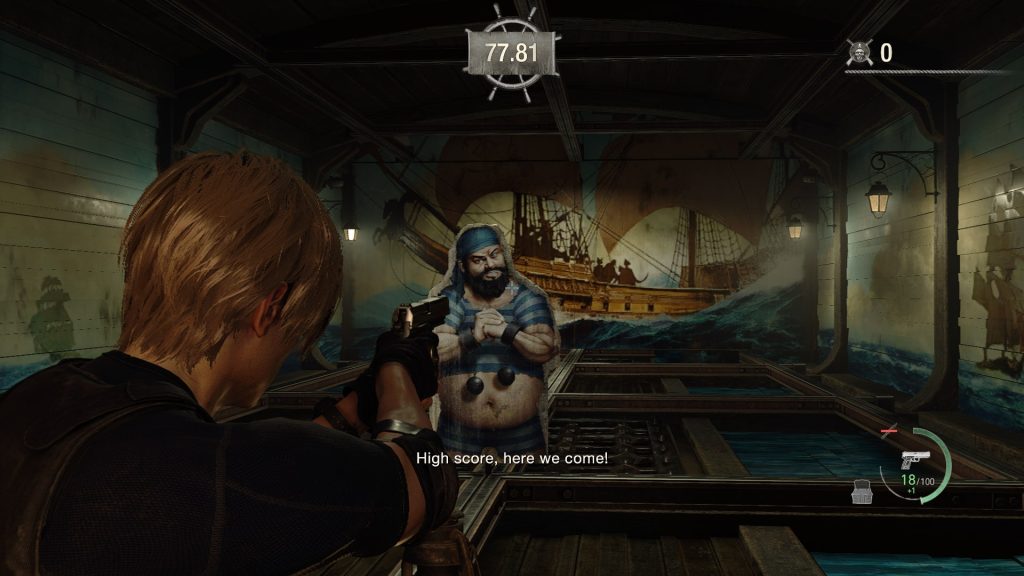
Task: Click the skull target-count icon
Action: (x=859, y=52)
